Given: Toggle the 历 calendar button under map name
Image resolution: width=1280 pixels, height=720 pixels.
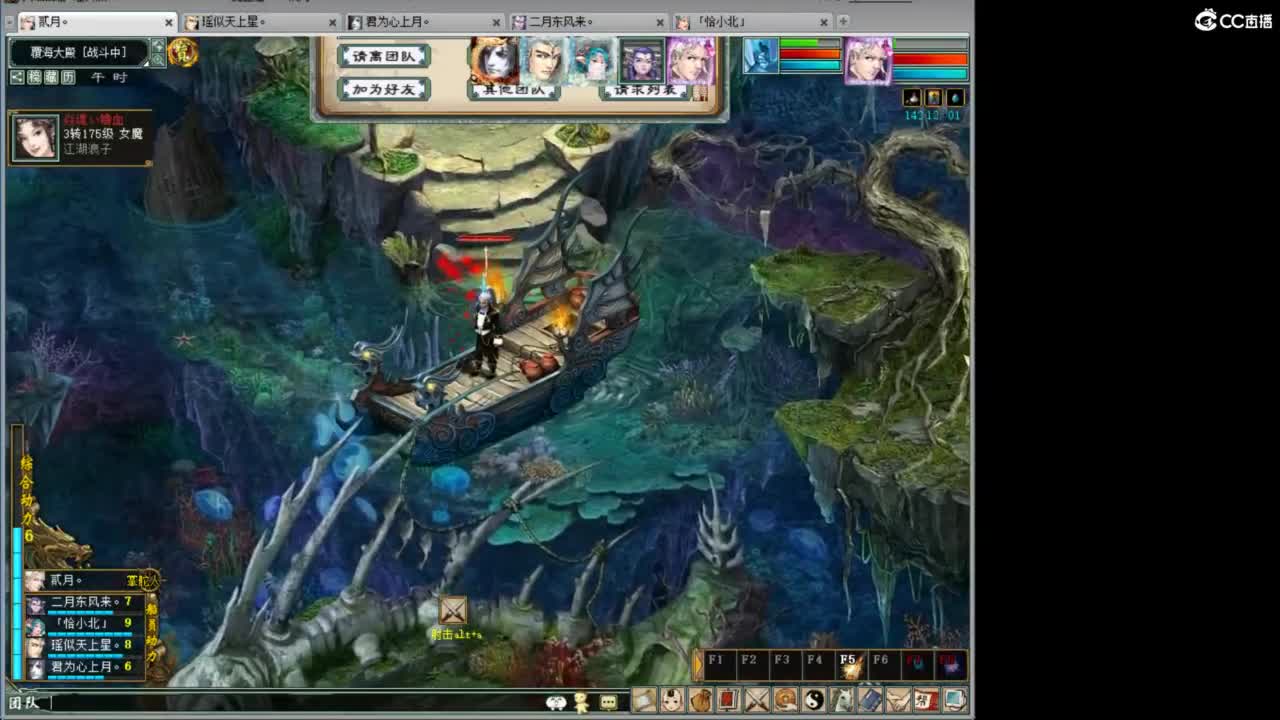Looking at the screenshot, I should [x=68, y=77].
